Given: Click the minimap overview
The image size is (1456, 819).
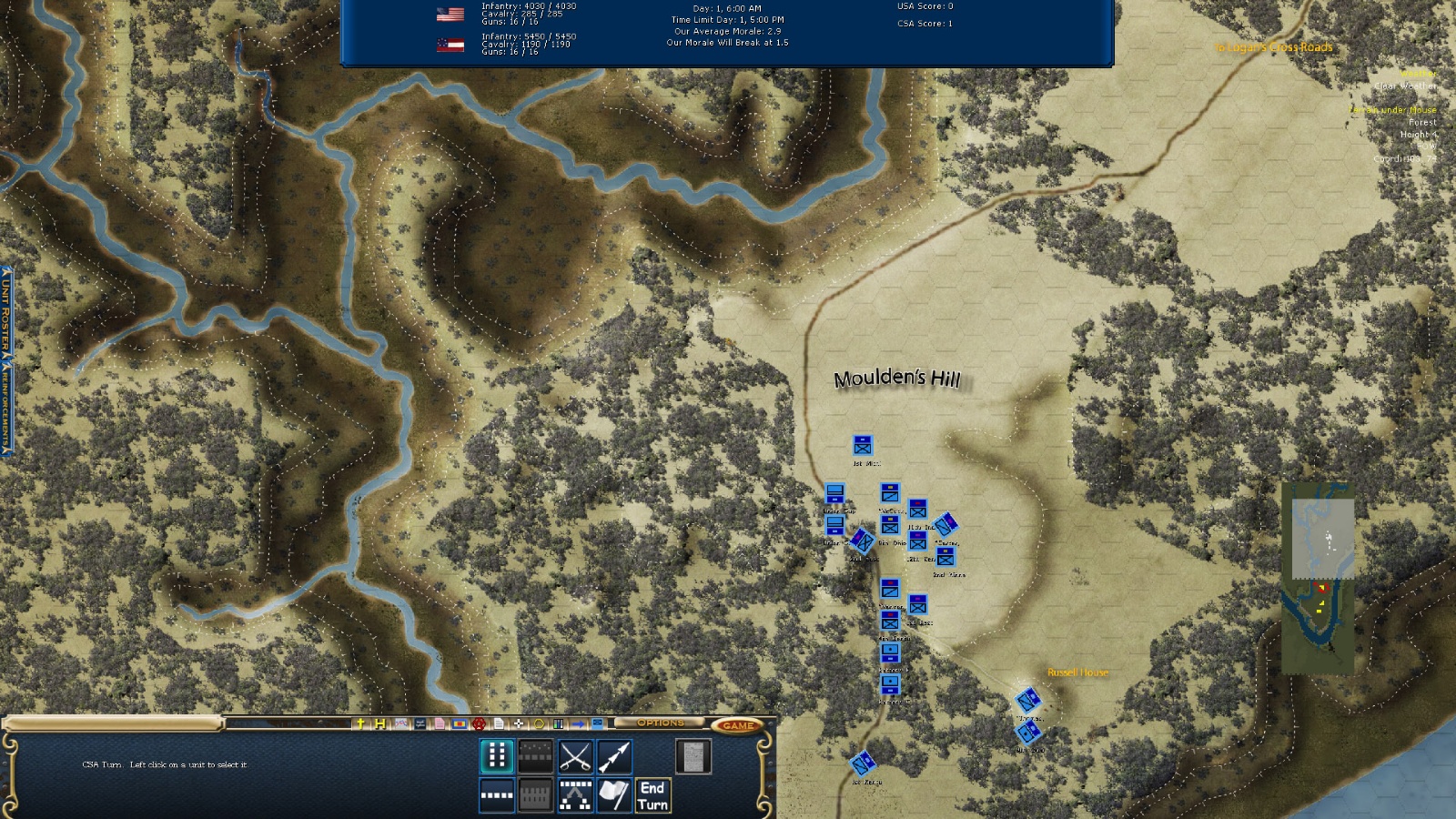Looking at the screenshot, I should pyautogui.click(x=1318, y=579).
